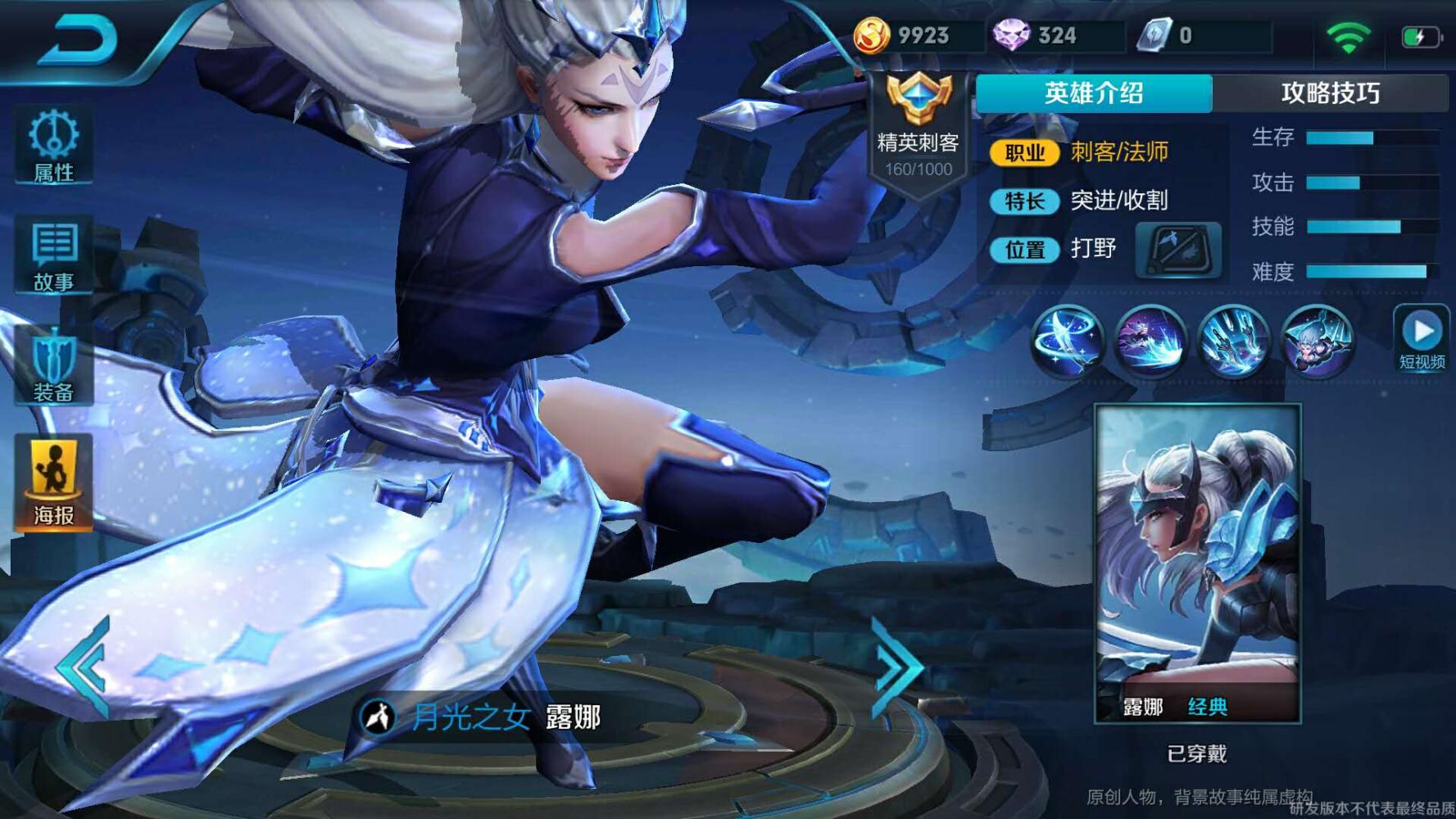Click the 刺客/法师 class label
1456x819 pixels.
click(1118, 152)
